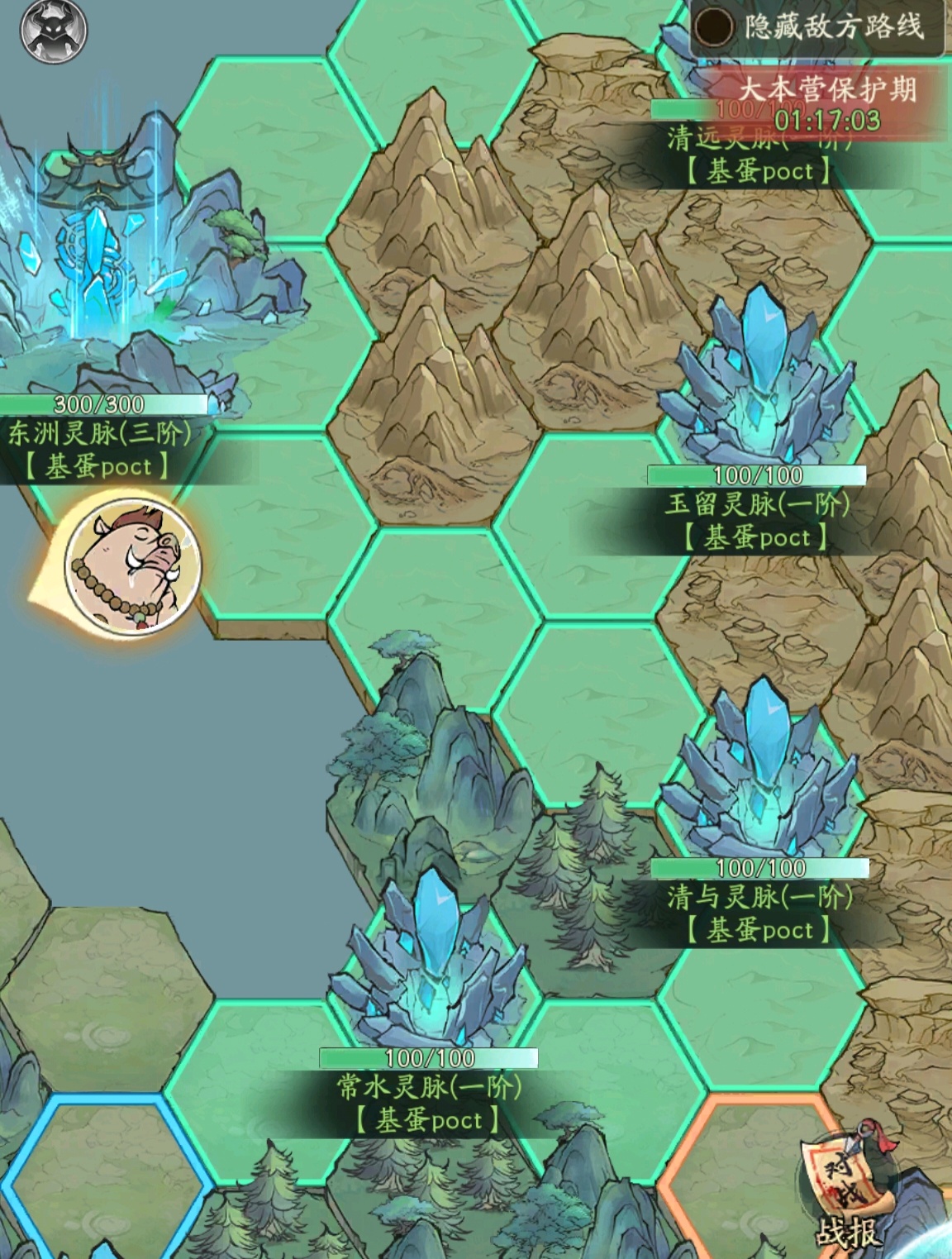Screen dimensions: 952x1259
Task: Toggle the 隐藏敌方路线 checkbox
Action: 713,28
